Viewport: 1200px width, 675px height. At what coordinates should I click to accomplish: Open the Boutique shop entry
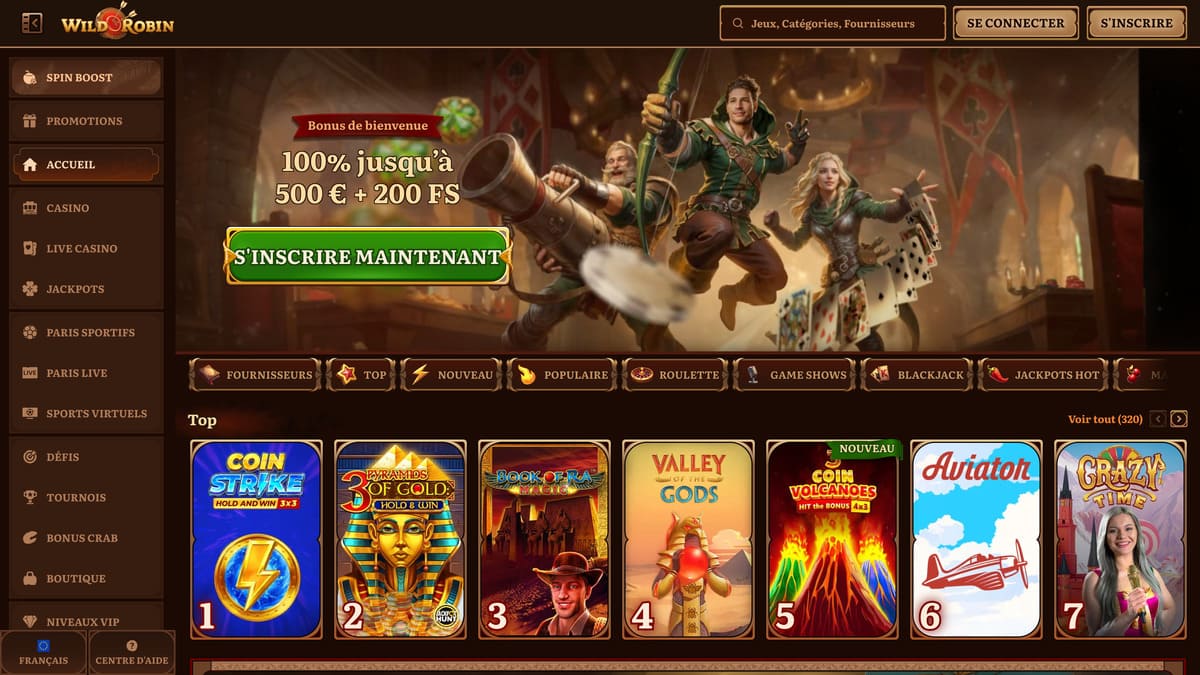86,578
